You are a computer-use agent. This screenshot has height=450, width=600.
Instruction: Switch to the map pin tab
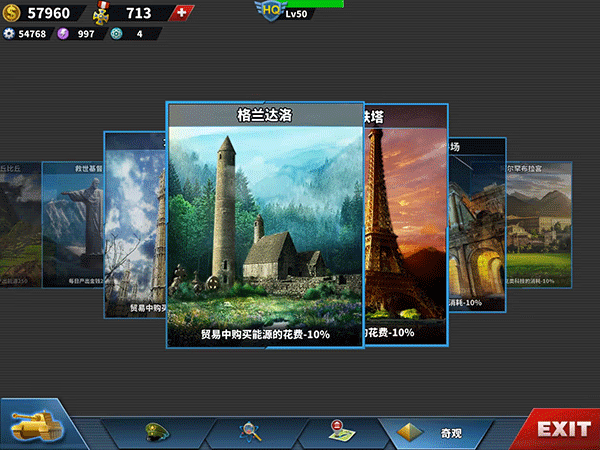click(337, 431)
